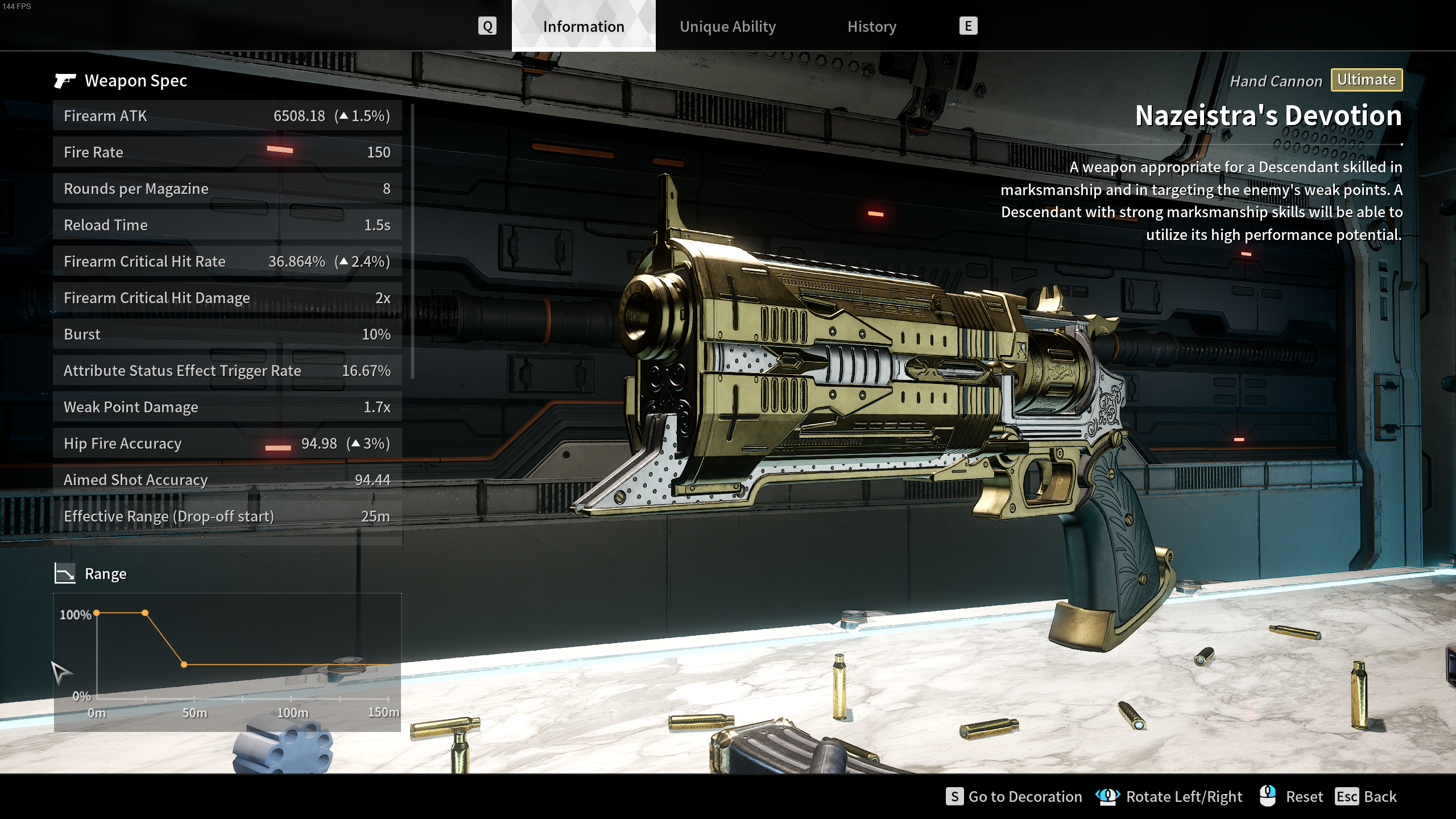Click the Back button

[x=1366, y=796]
